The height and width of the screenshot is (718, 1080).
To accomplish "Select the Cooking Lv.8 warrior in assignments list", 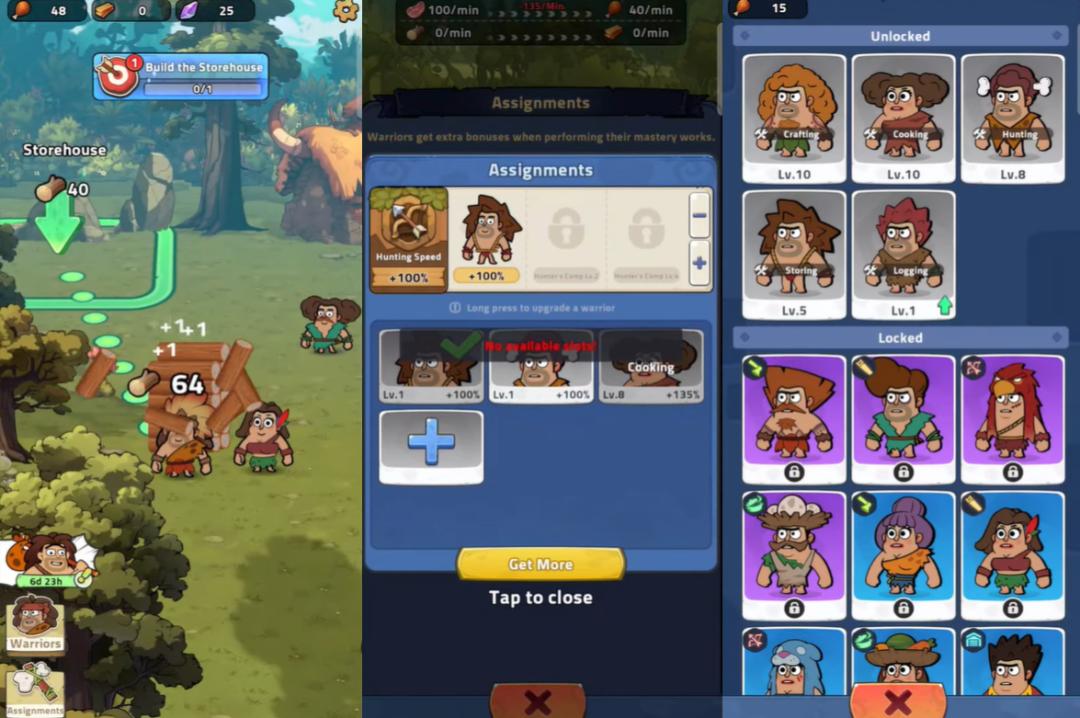I will pyautogui.click(x=650, y=366).
